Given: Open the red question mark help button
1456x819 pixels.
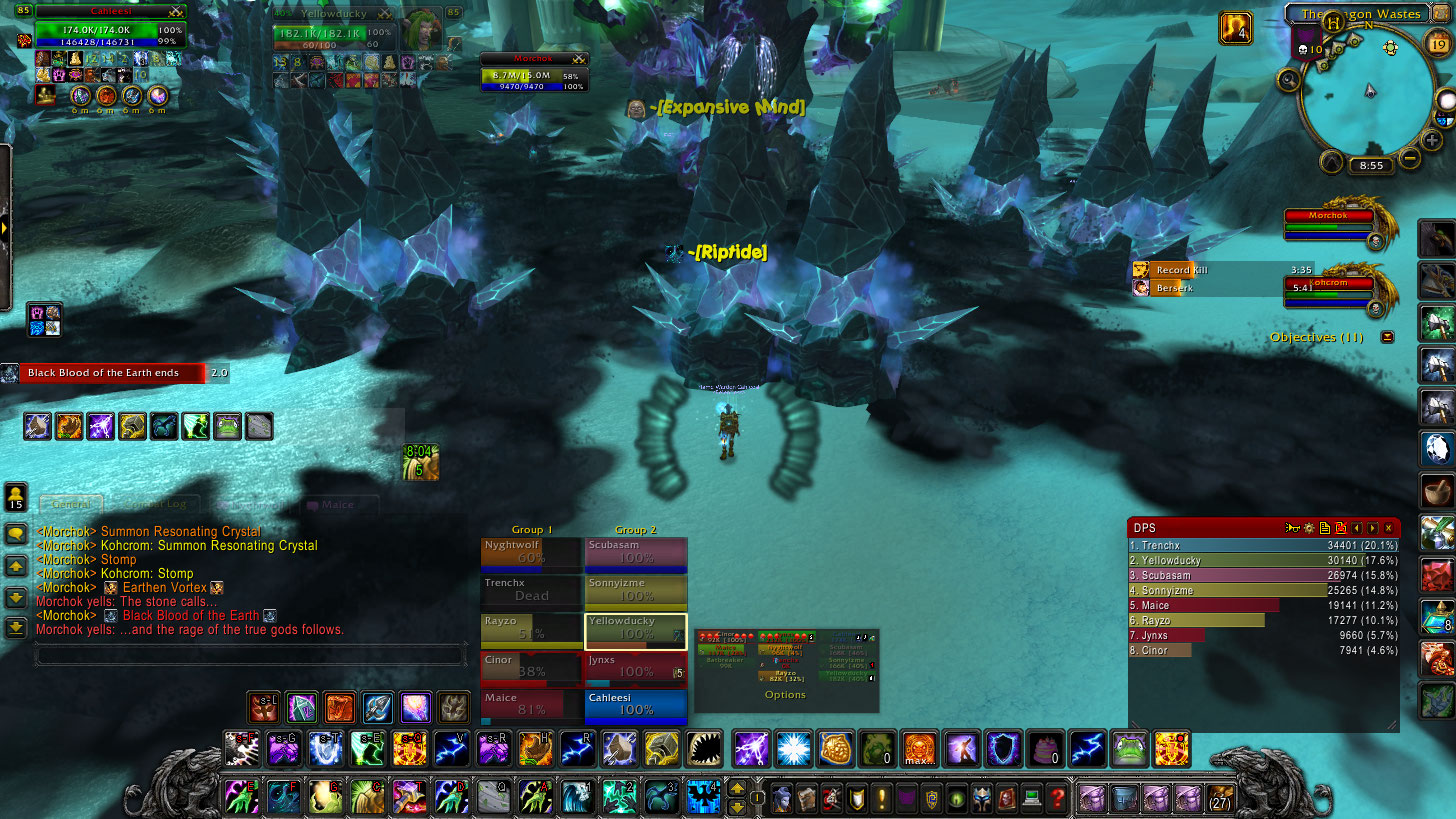Looking at the screenshot, I should point(1057,798).
